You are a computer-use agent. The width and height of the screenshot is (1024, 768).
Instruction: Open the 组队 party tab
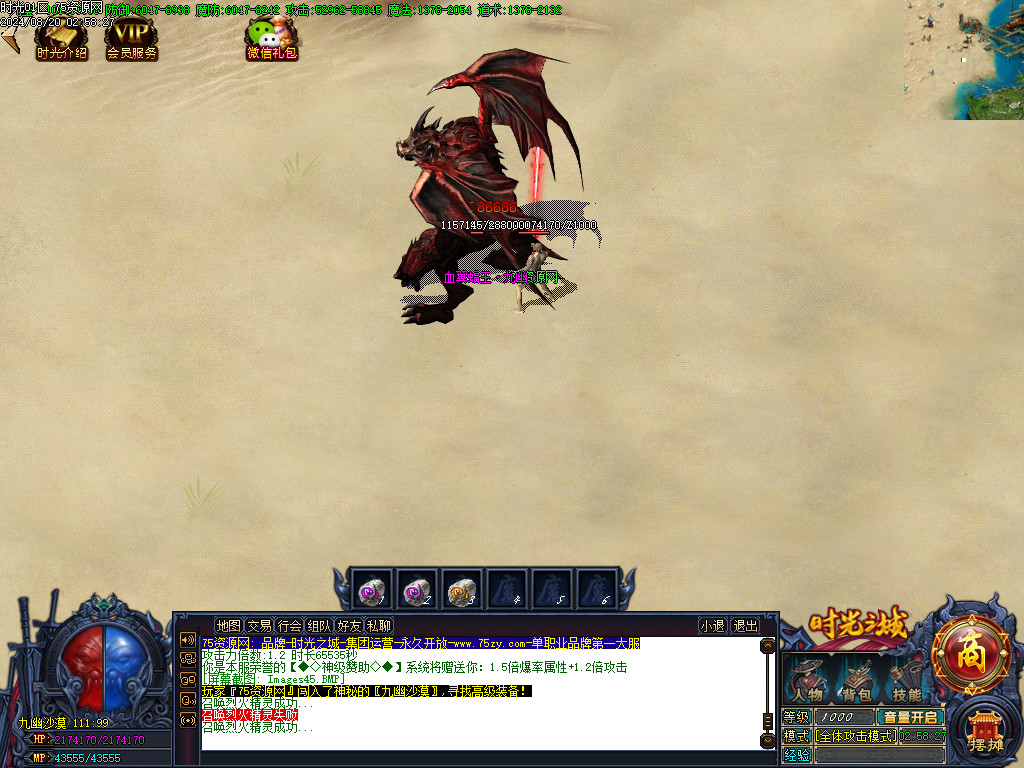pos(320,626)
